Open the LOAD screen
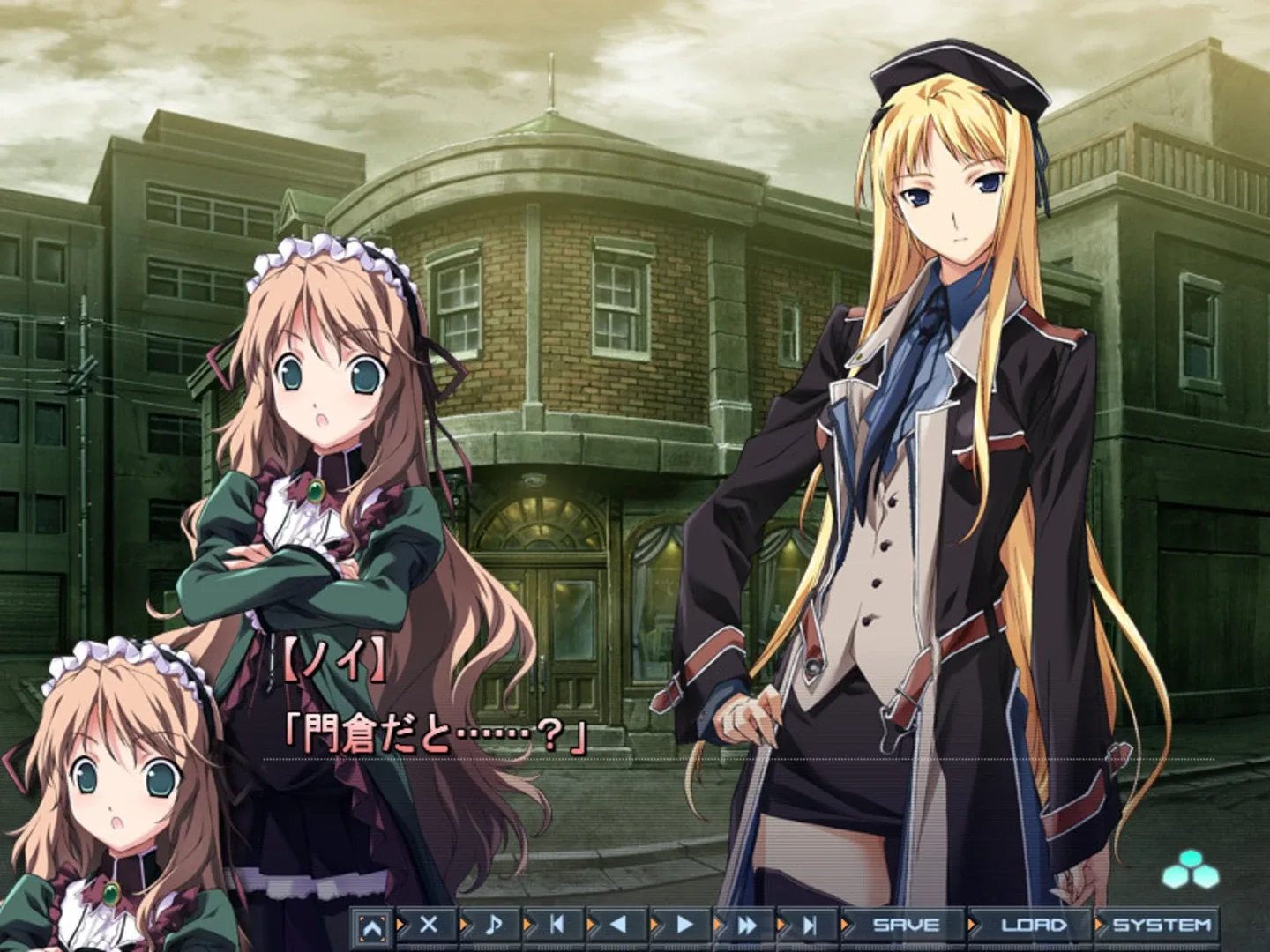This screenshot has width=1270, height=952. click(x=1035, y=926)
